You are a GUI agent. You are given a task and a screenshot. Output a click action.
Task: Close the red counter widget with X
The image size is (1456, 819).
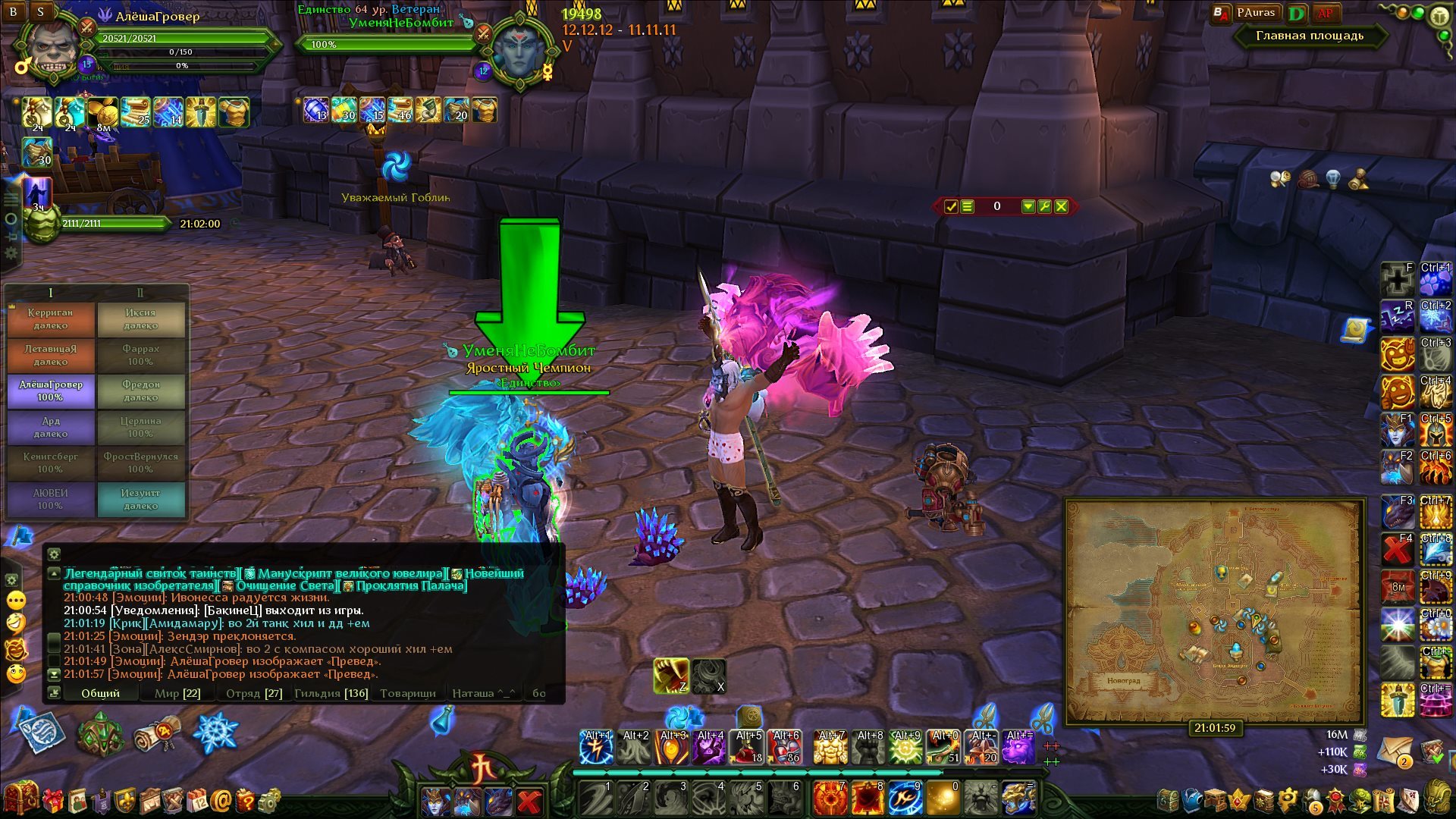coord(1061,206)
